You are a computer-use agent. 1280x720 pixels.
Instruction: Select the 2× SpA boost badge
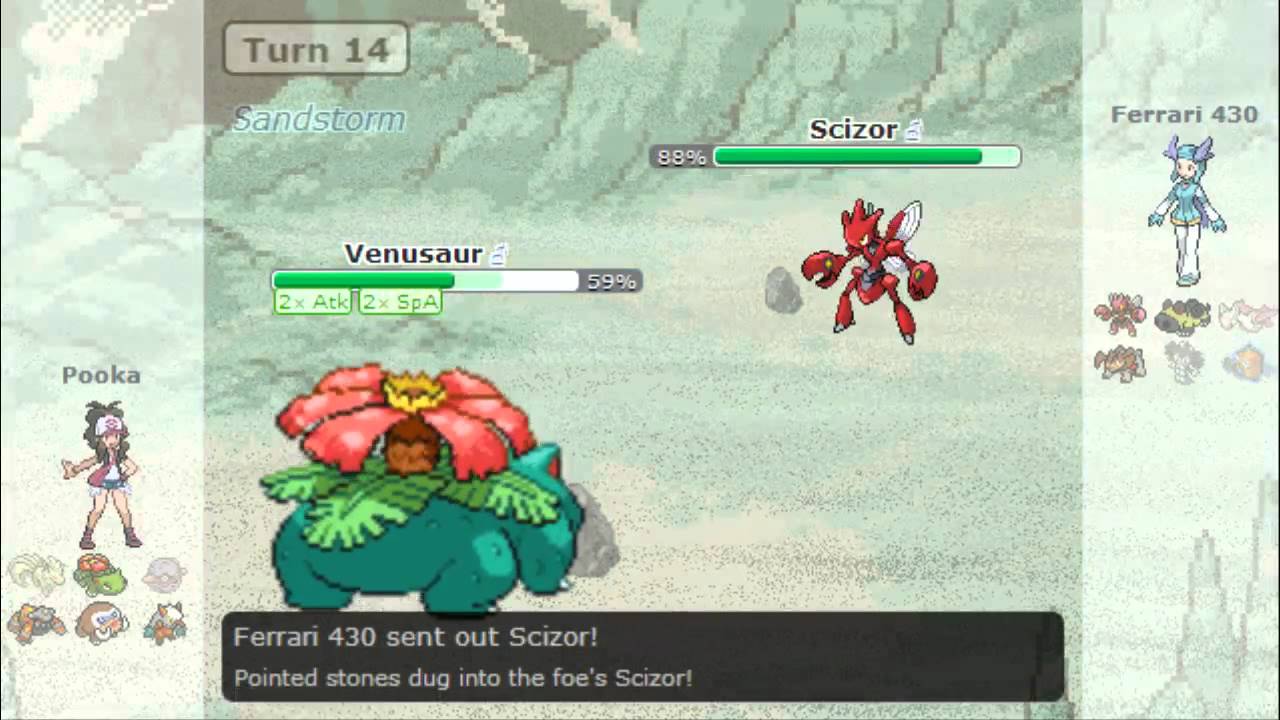point(399,301)
